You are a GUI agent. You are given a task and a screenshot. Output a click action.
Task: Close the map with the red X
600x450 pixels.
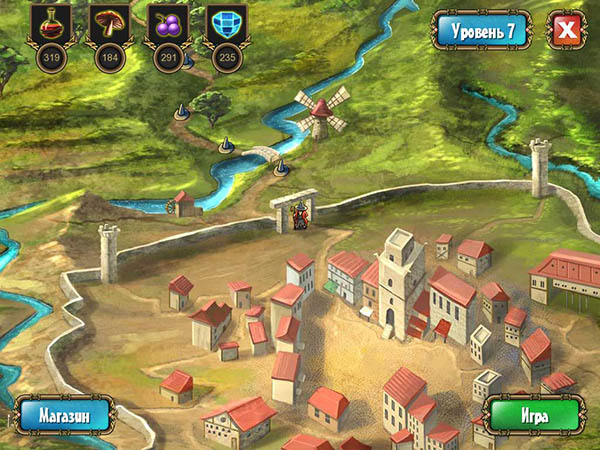[x=567, y=31]
